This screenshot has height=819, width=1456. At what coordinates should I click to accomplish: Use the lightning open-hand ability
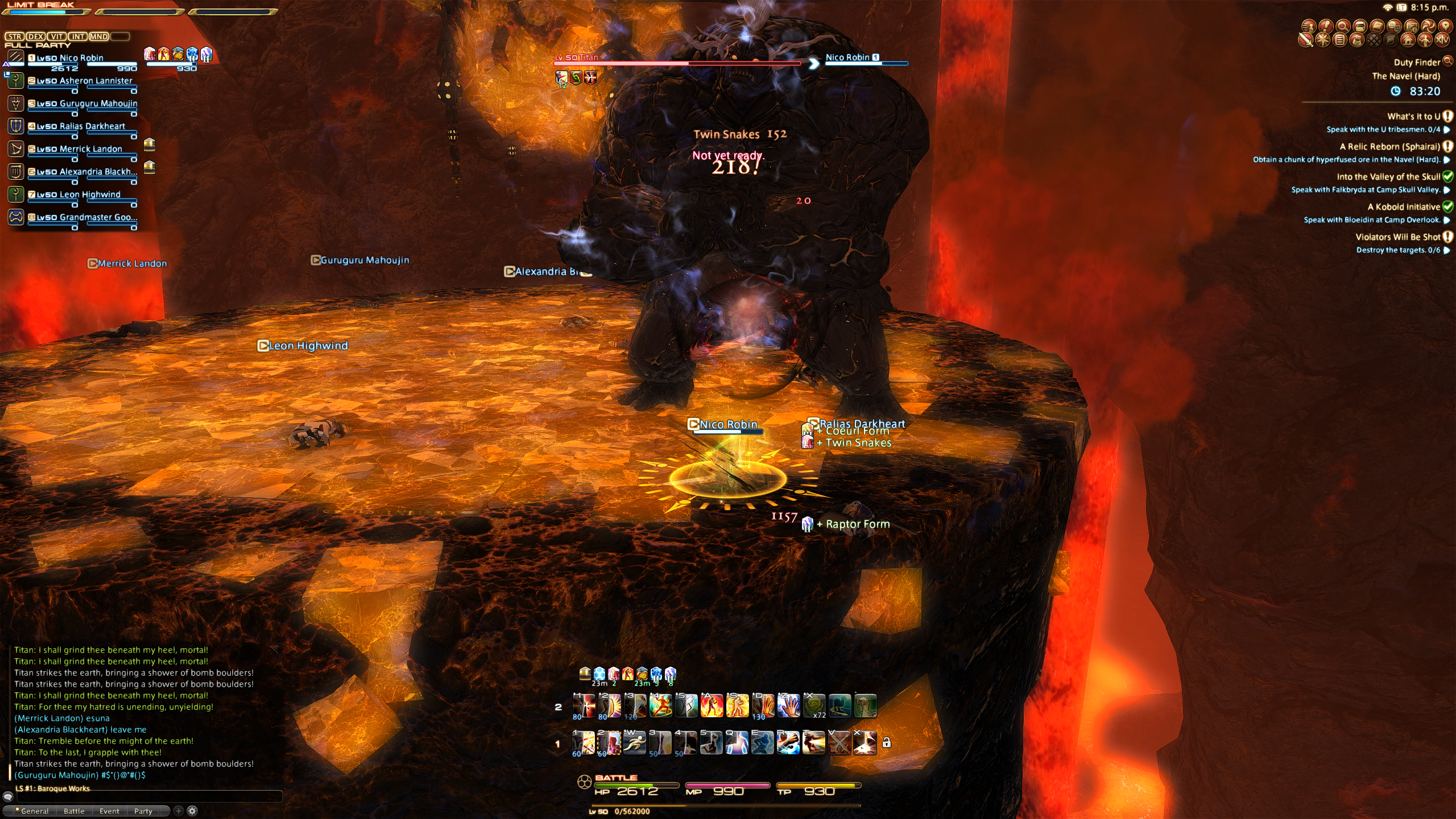click(788, 706)
